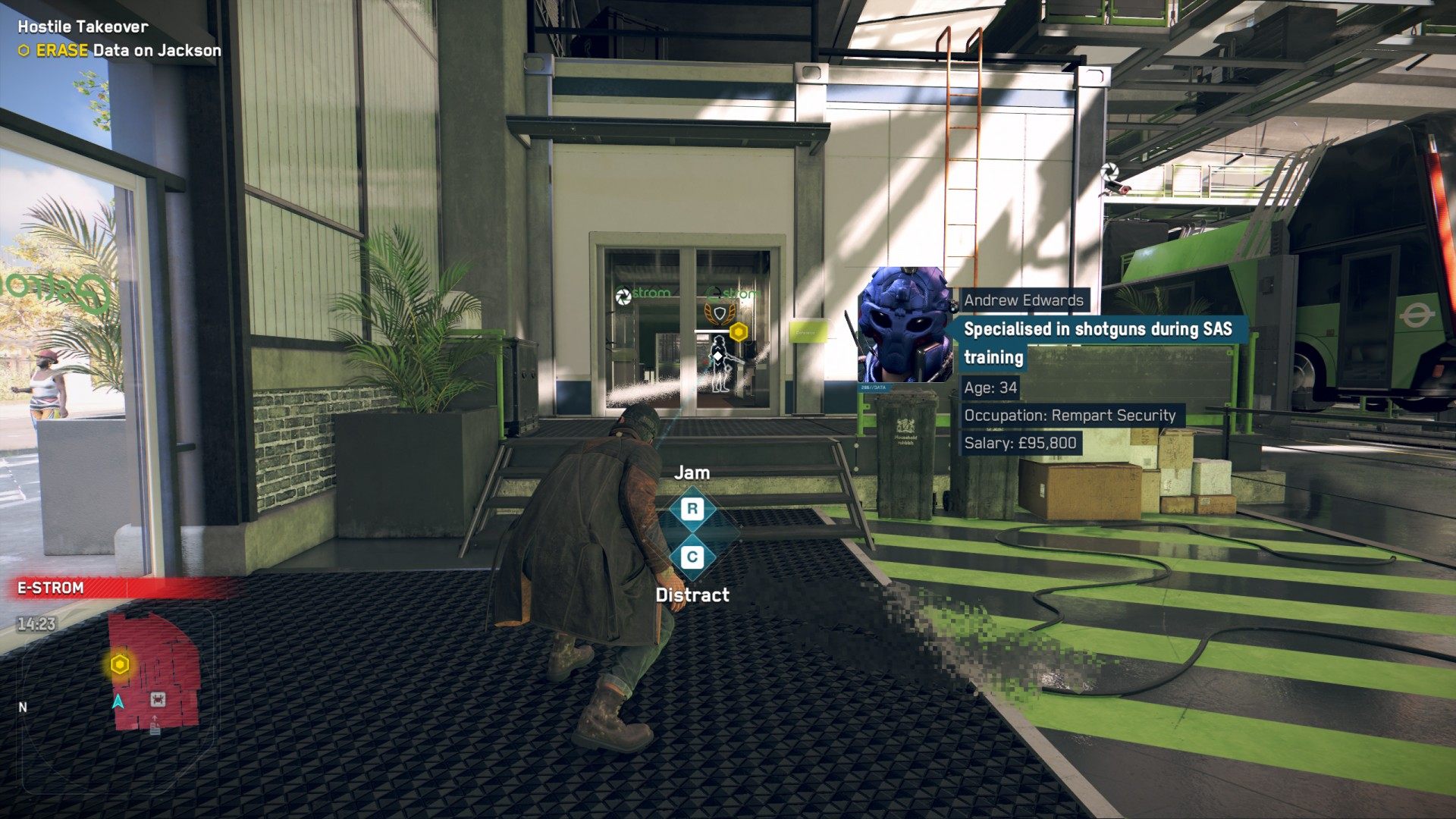Select the E-STROM restricted area banner

[x=114, y=588]
